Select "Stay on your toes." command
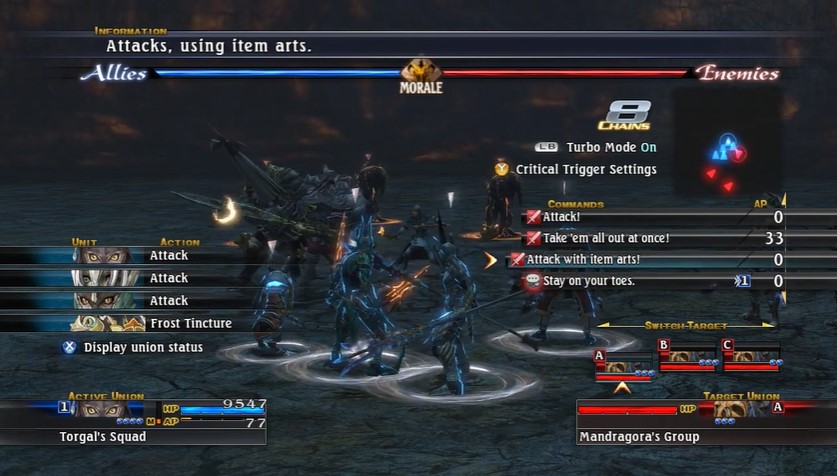Screen dimensions: 837x476 [588, 281]
